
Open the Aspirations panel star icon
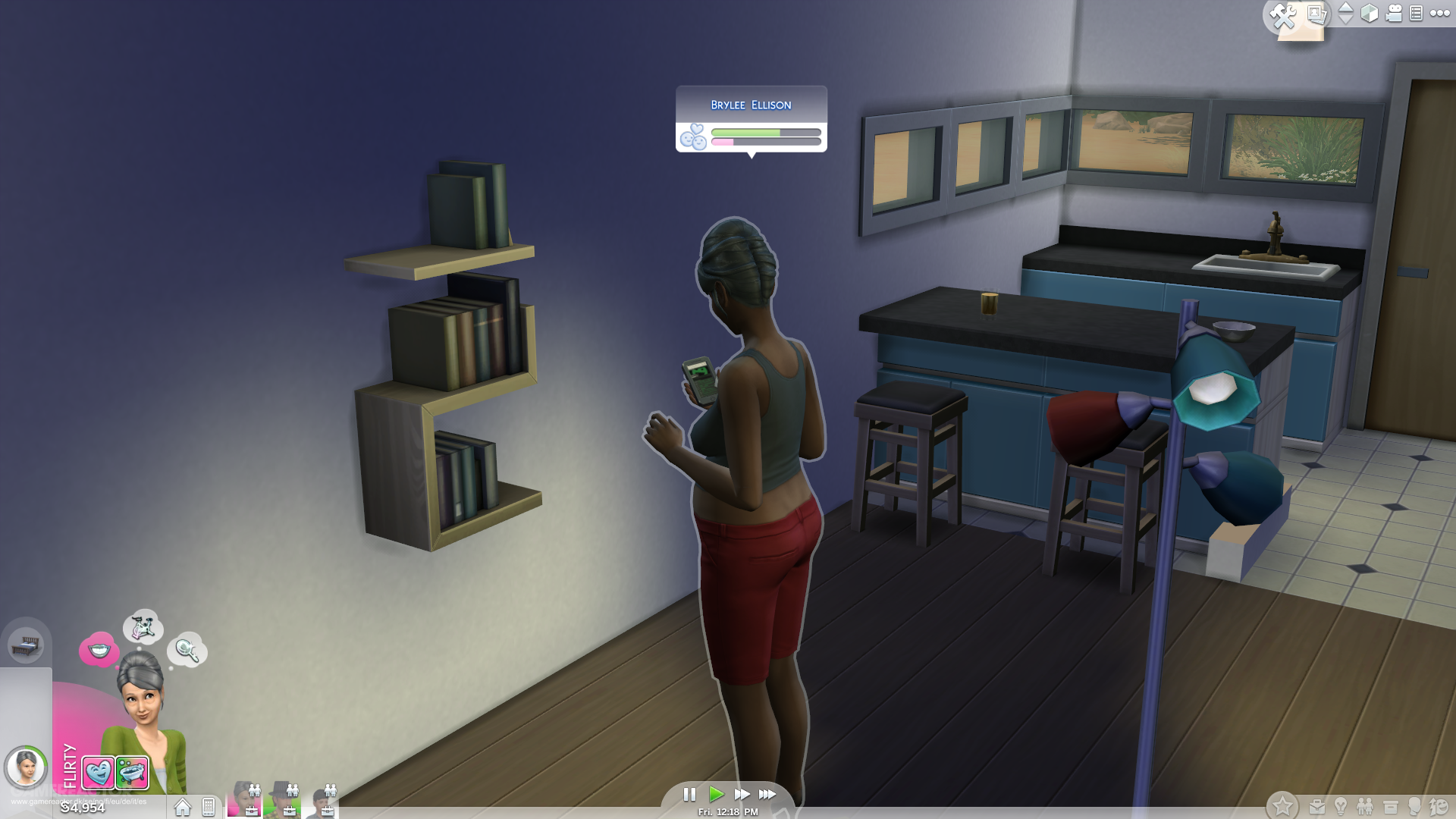coord(1282,805)
